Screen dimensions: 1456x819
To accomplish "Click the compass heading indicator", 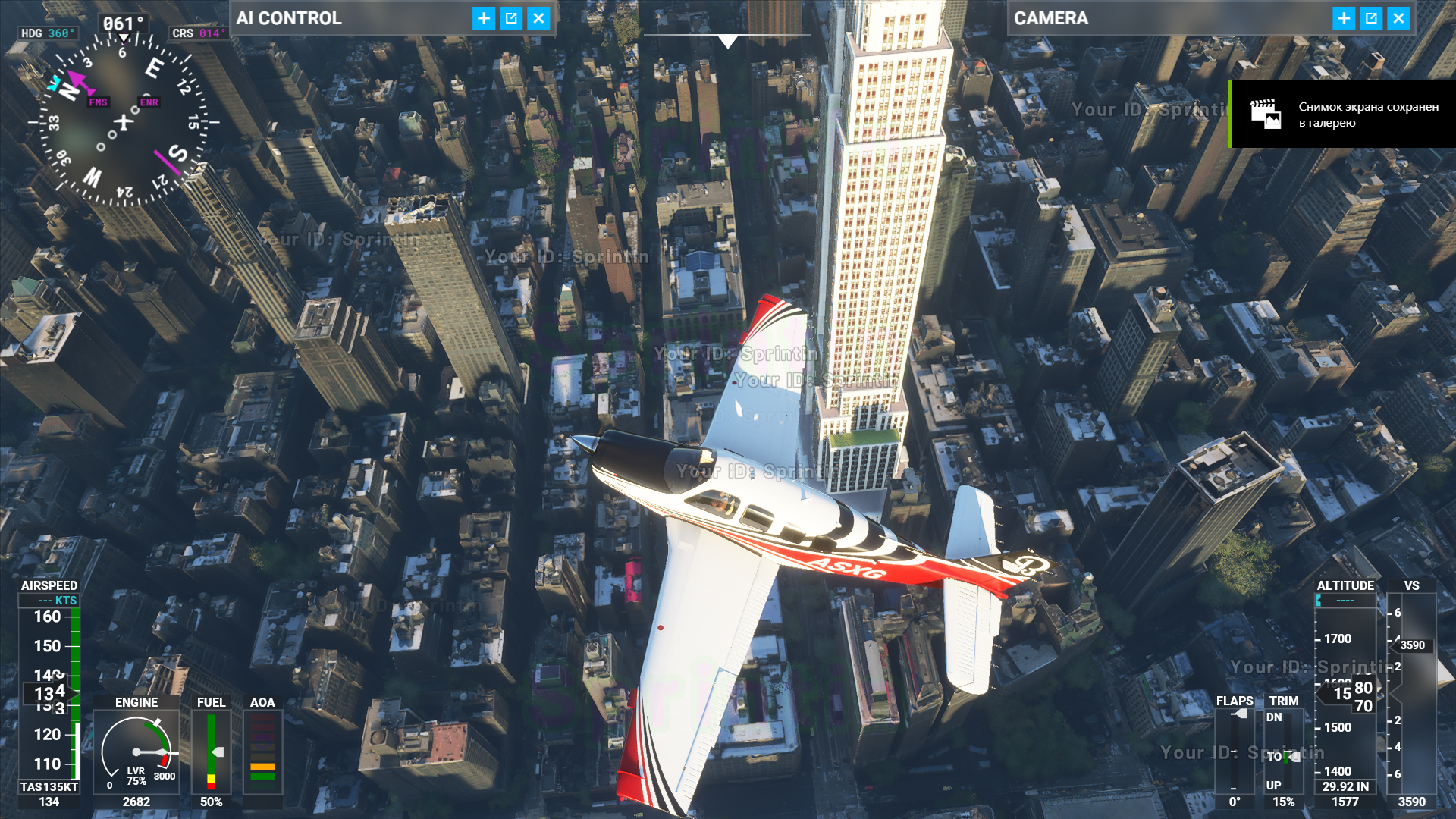I will pos(121,121).
